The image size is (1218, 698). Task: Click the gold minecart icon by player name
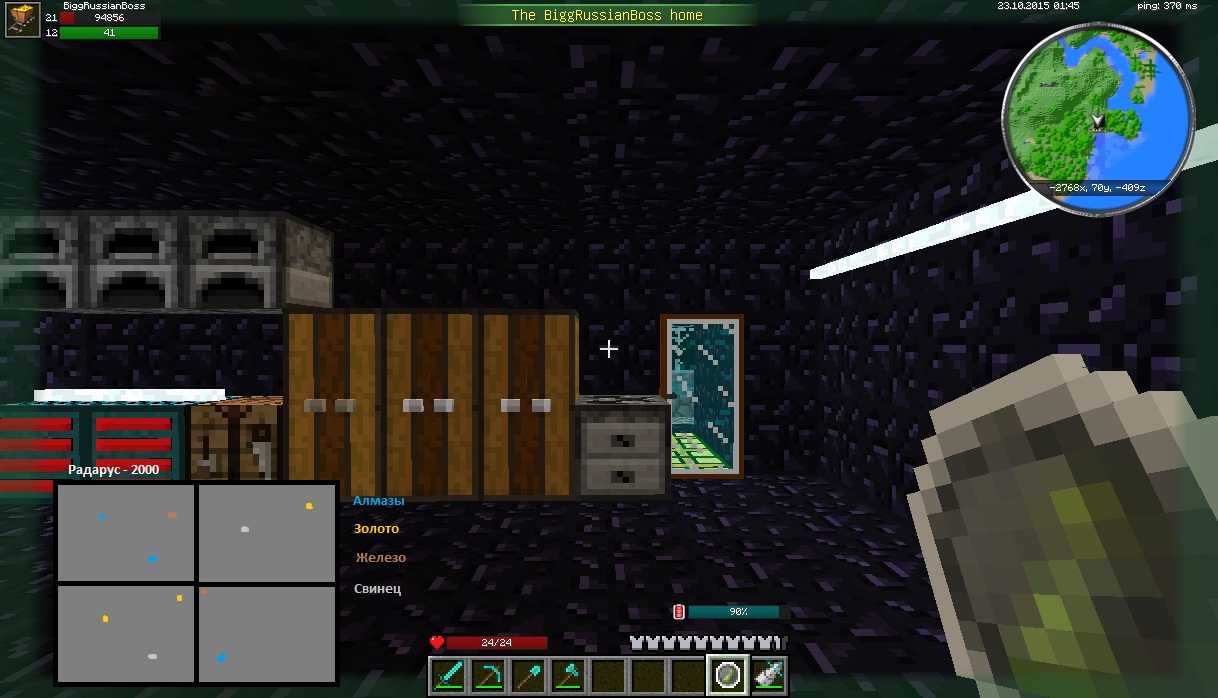21,20
